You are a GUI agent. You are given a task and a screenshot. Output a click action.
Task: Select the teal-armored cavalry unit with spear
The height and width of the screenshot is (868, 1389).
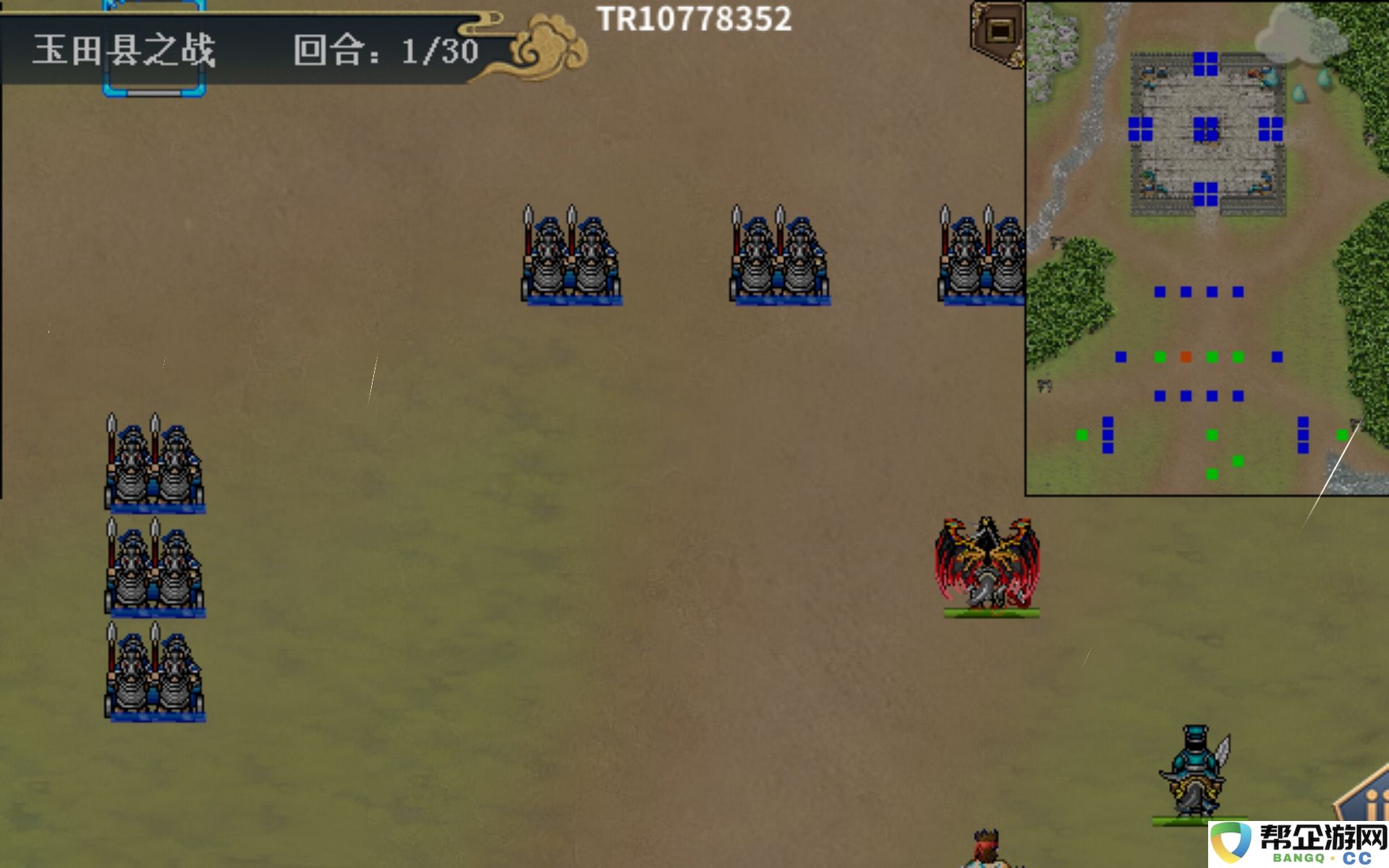1194,773
